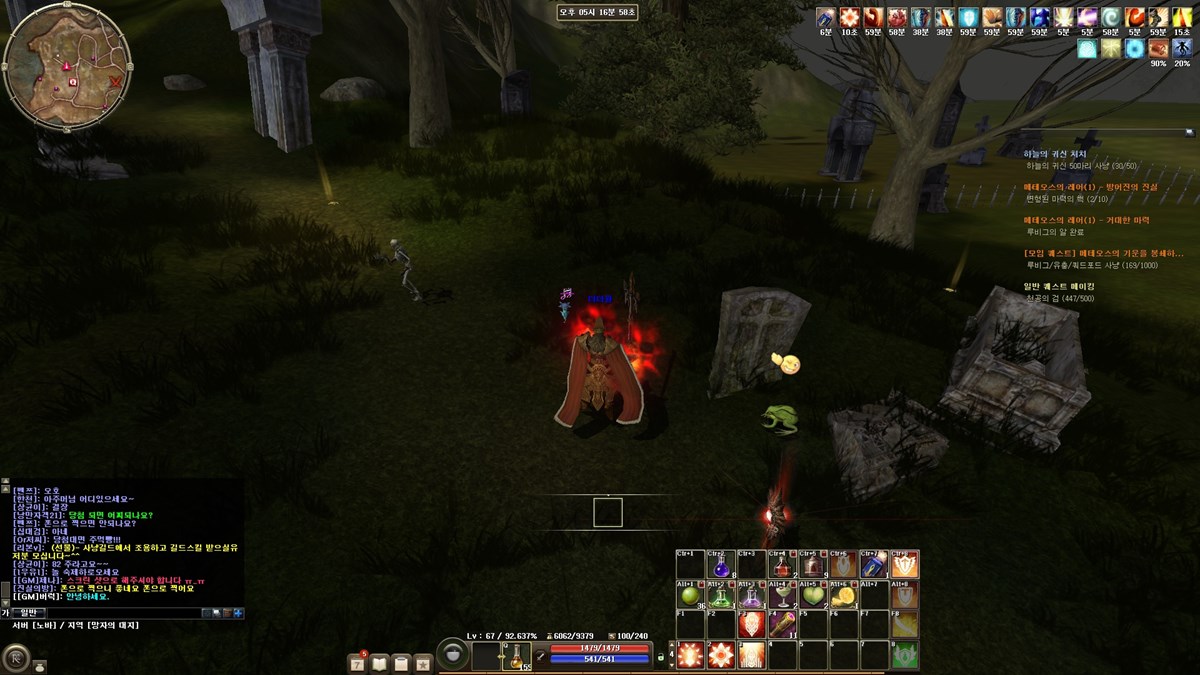This screenshot has width=1200, height=675.
Task: Use the cocktail glass item in Alt+4 slot
Action: (x=782, y=596)
